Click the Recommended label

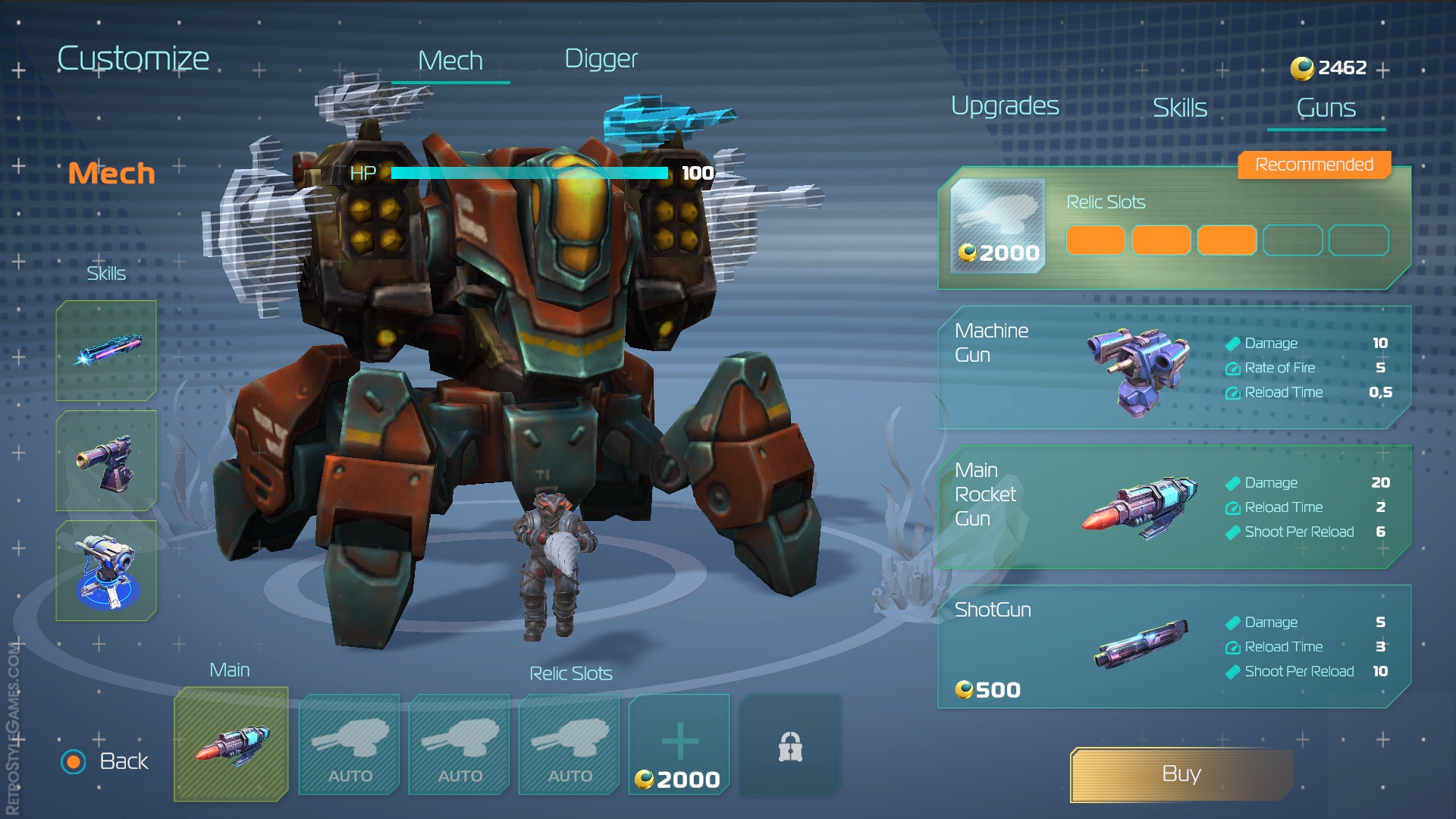1313,164
